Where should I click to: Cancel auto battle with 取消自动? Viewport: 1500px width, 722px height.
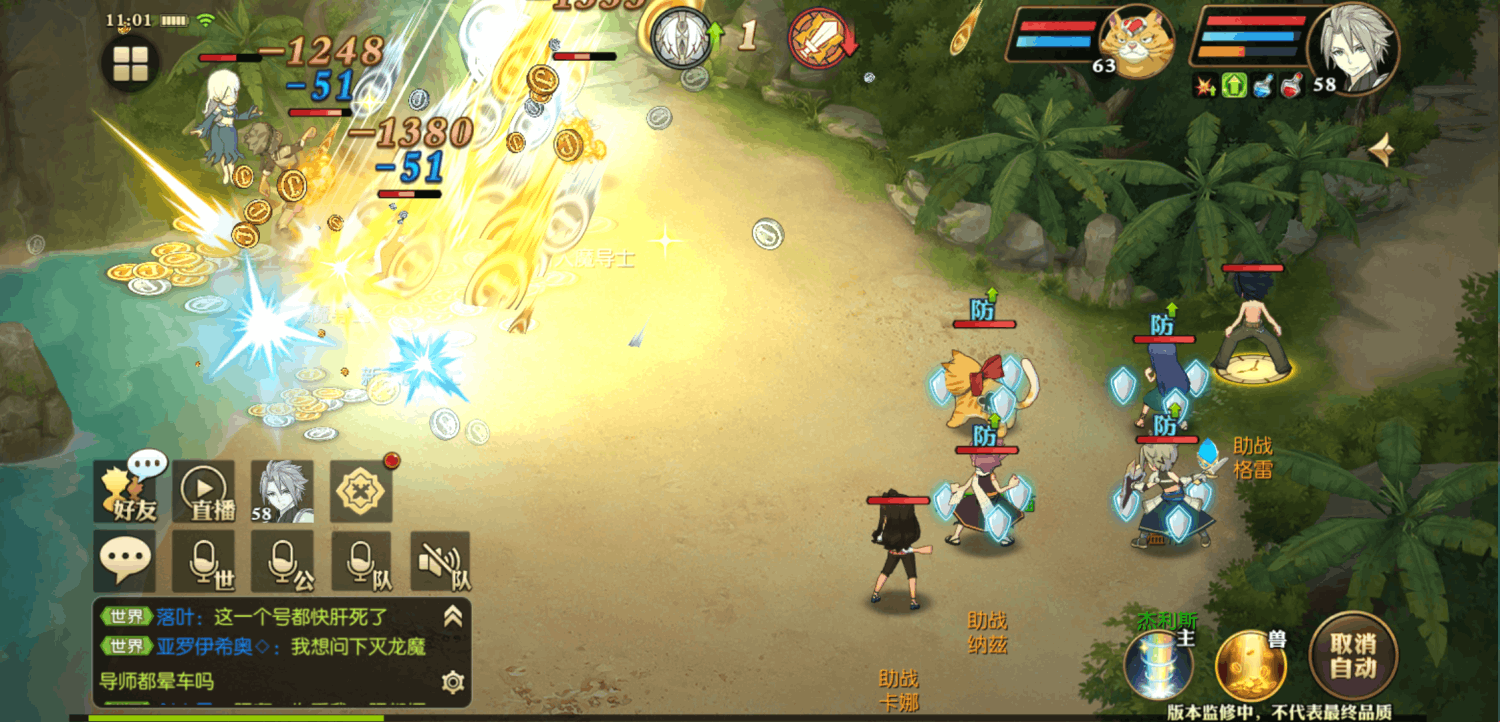tap(1353, 655)
